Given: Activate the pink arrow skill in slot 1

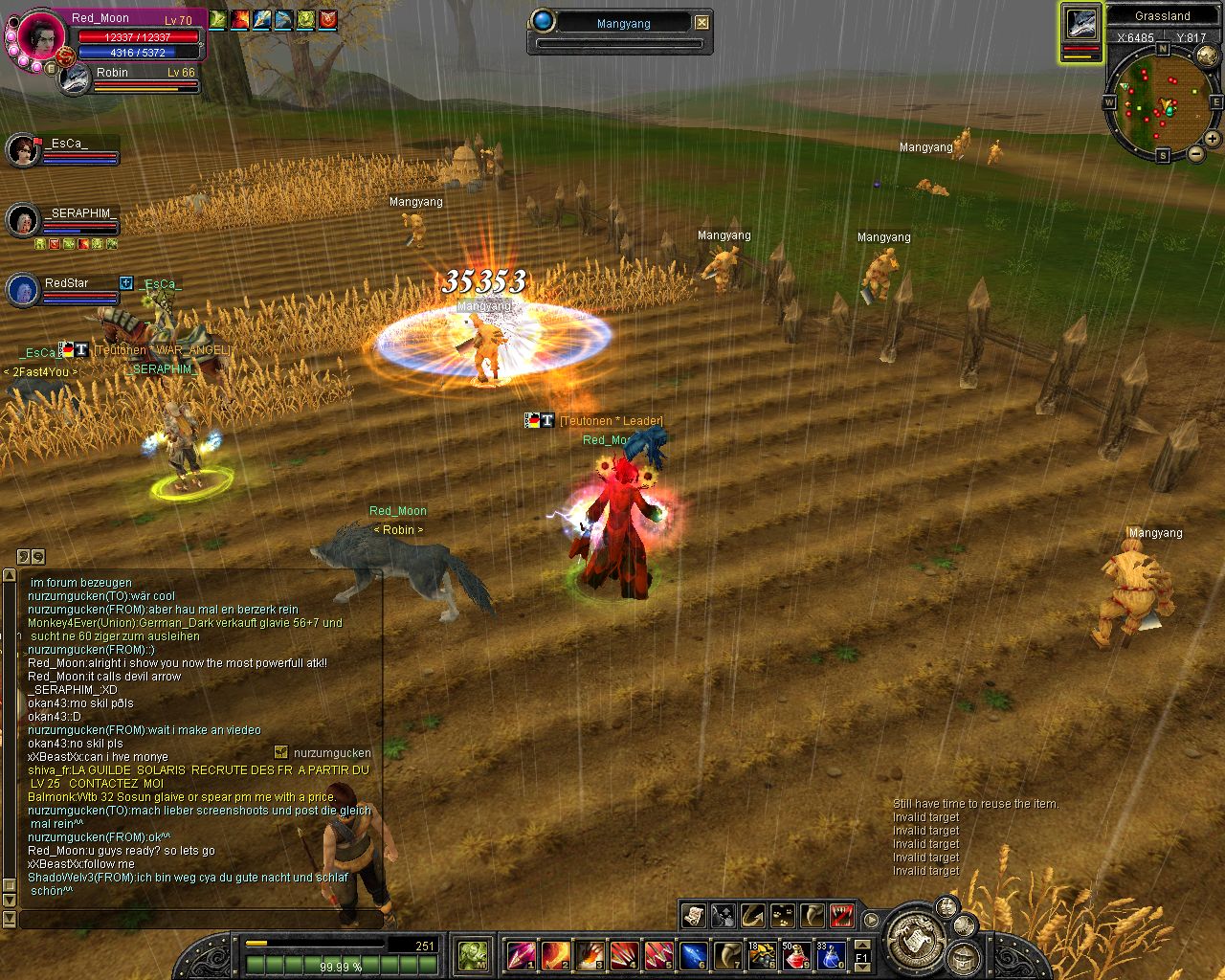Looking at the screenshot, I should tap(521, 955).
